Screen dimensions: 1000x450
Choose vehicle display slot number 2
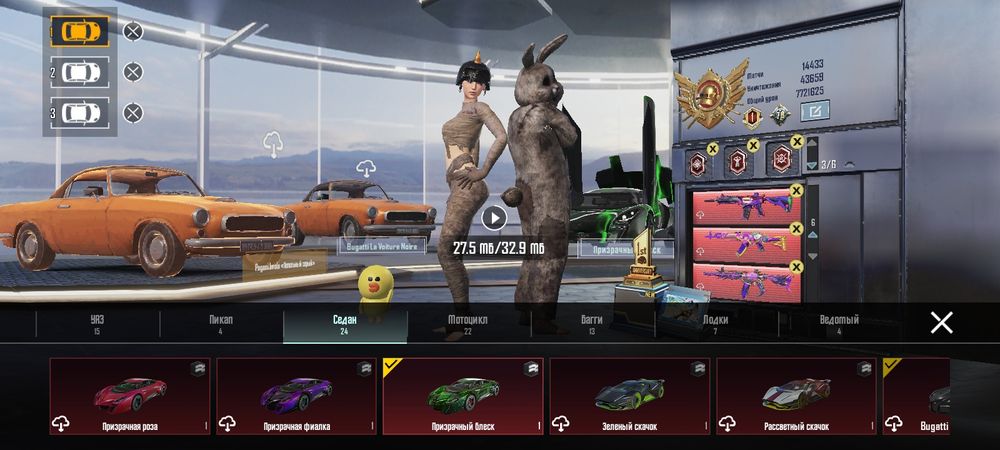coord(79,72)
